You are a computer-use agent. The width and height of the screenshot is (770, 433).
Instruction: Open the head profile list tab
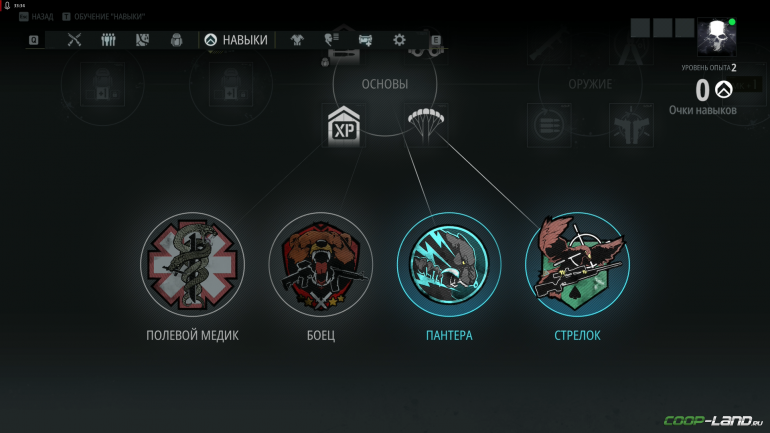pos(331,40)
